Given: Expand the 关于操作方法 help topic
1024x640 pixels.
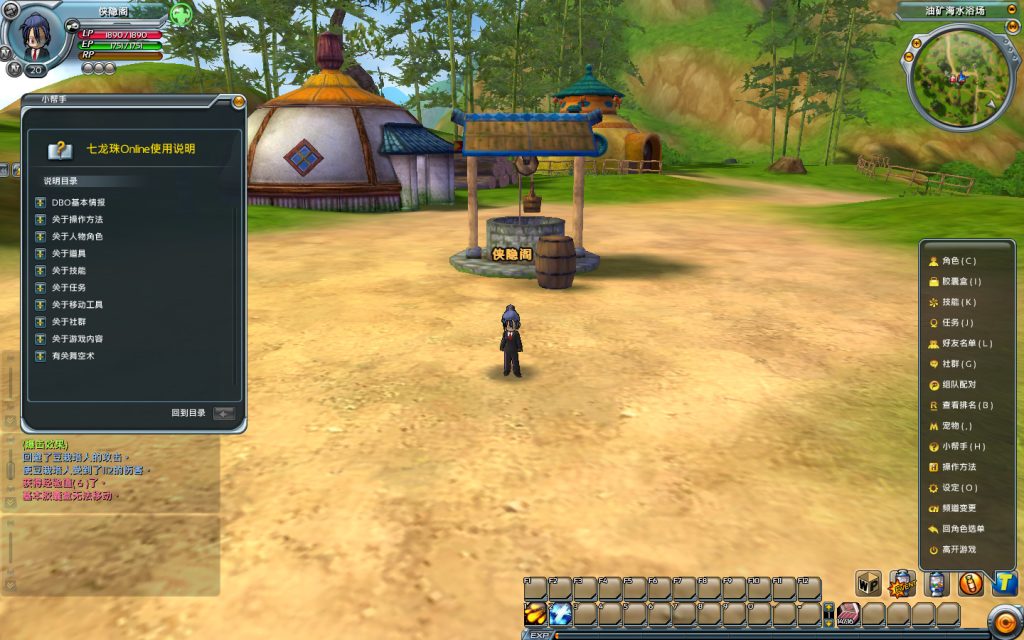Looking at the screenshot, I should (77, 219).
